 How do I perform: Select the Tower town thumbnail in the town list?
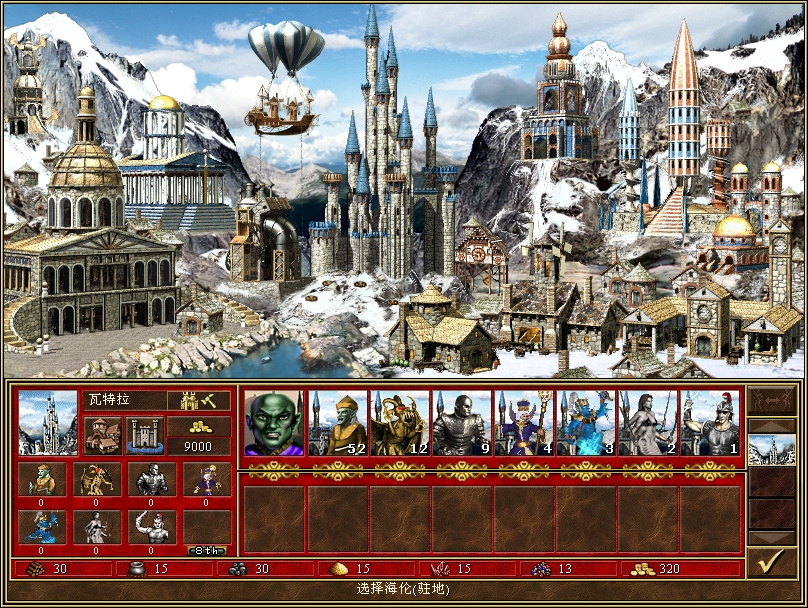tap(771, 450)
